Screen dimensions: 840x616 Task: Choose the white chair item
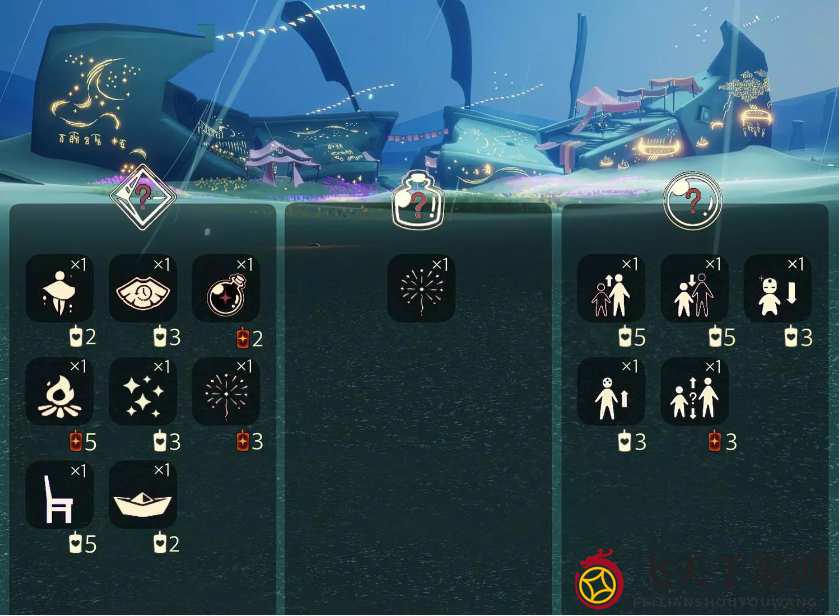pyautogui.click(x=59, y=495)
